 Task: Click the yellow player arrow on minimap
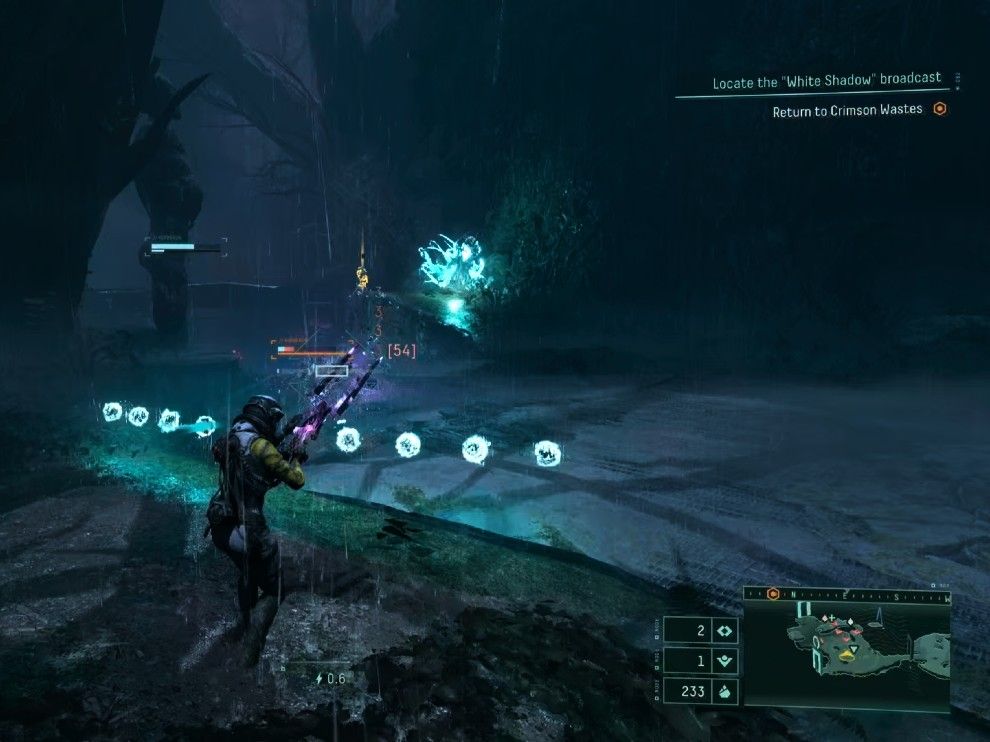(x=848, y=657)
